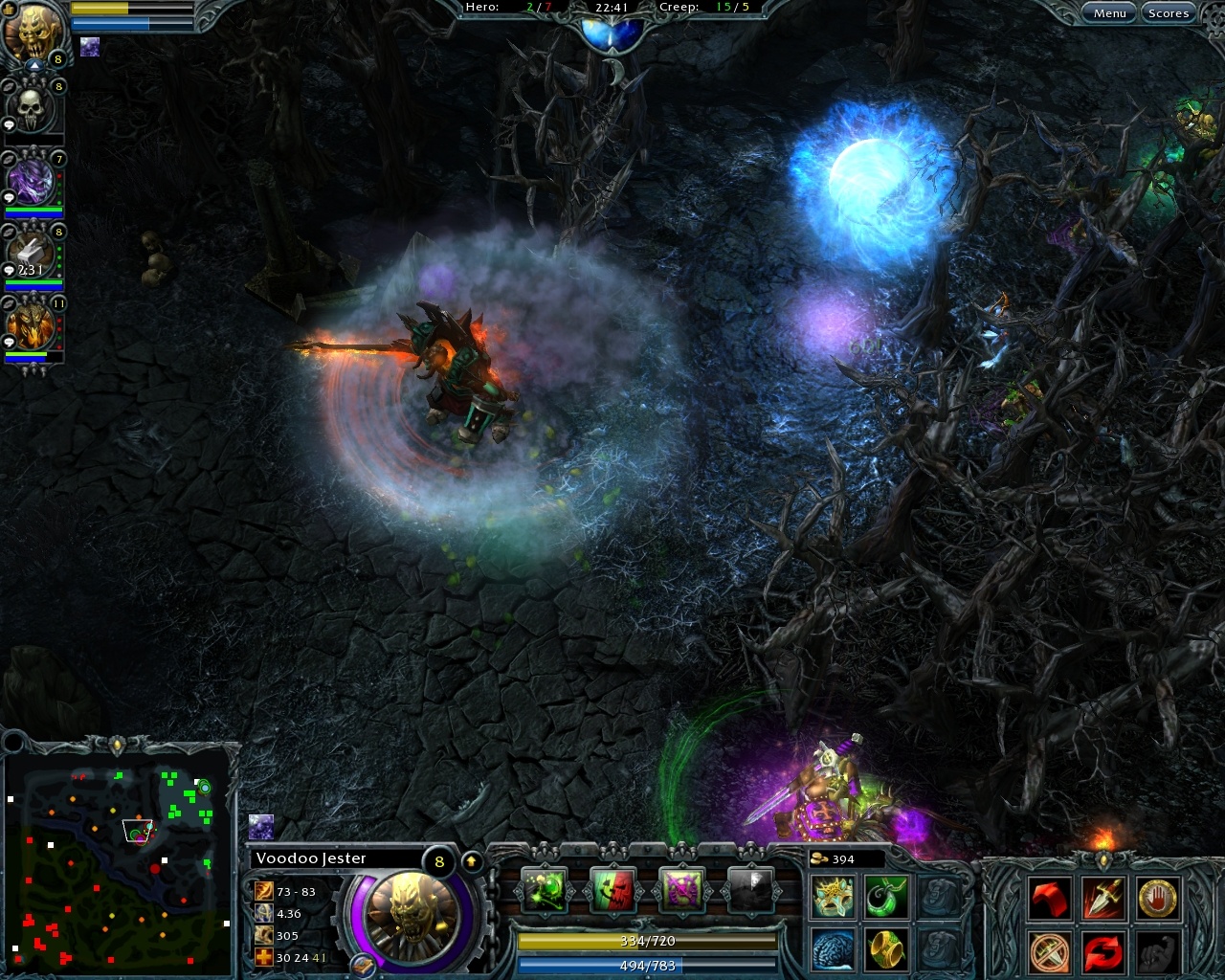Toggle the chat bubble on the purple hero's portrait
The height and width of the screenshot is (980, 1225).
tap(11, 196)
